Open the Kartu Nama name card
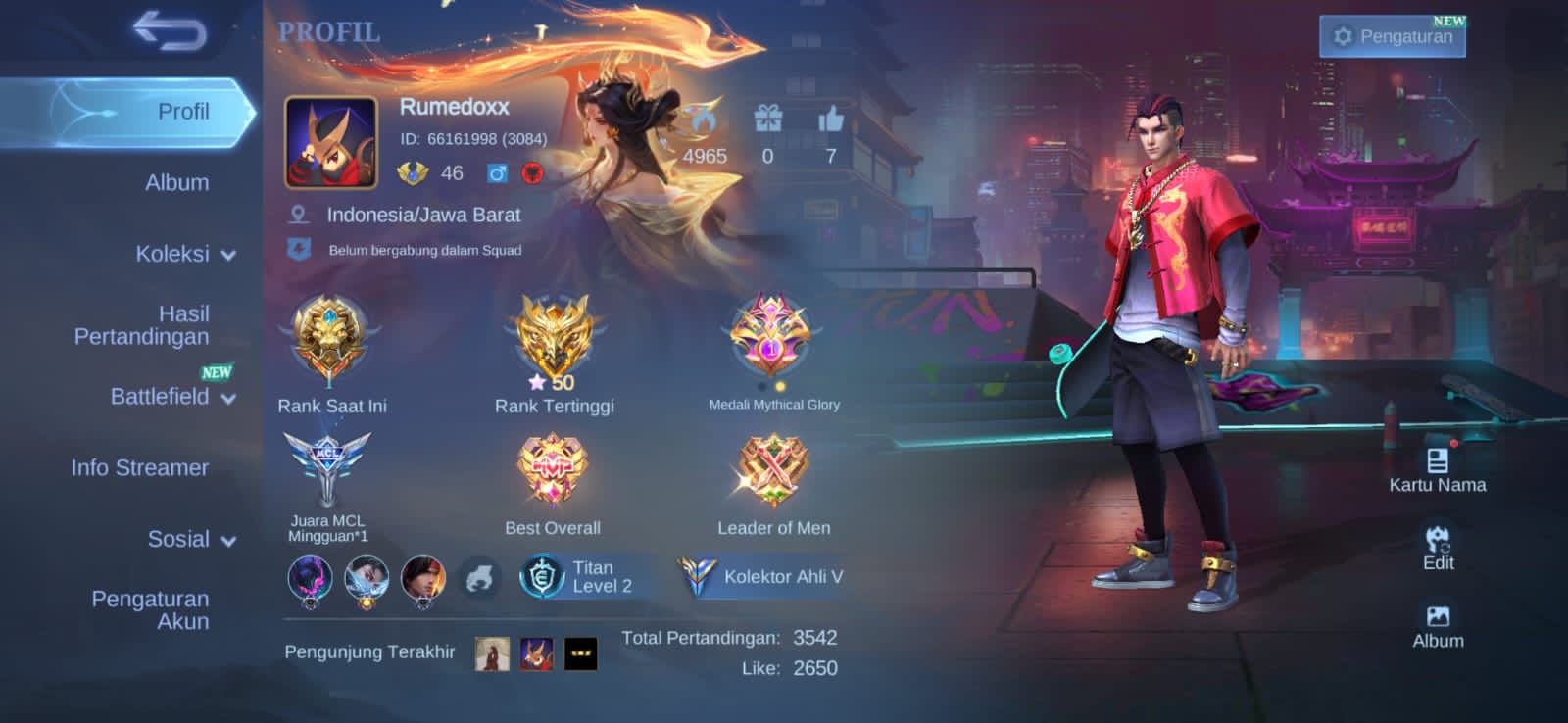 click(1437, 470)
